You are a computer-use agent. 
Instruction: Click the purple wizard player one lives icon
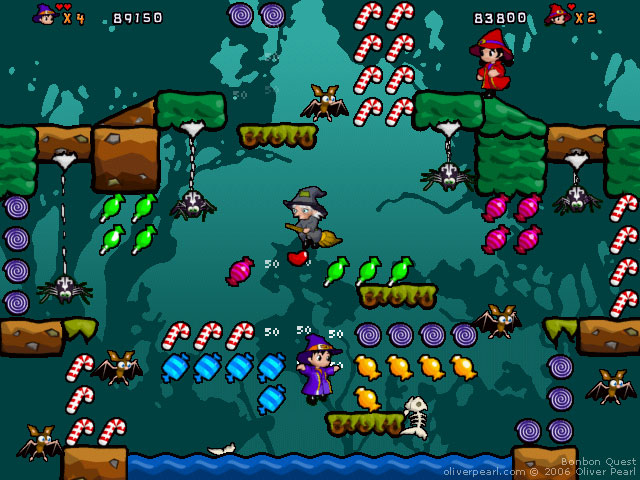[x=45, y=15]
